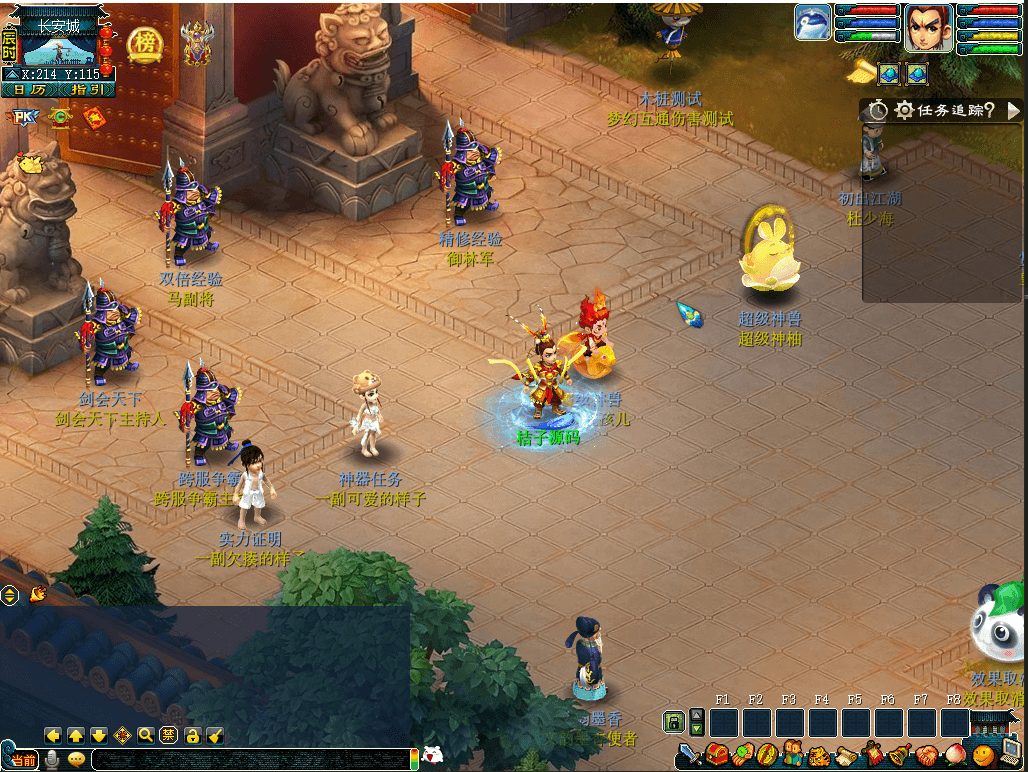
Task: Open the magnifying glass chat search
Action: coord(146,735)
